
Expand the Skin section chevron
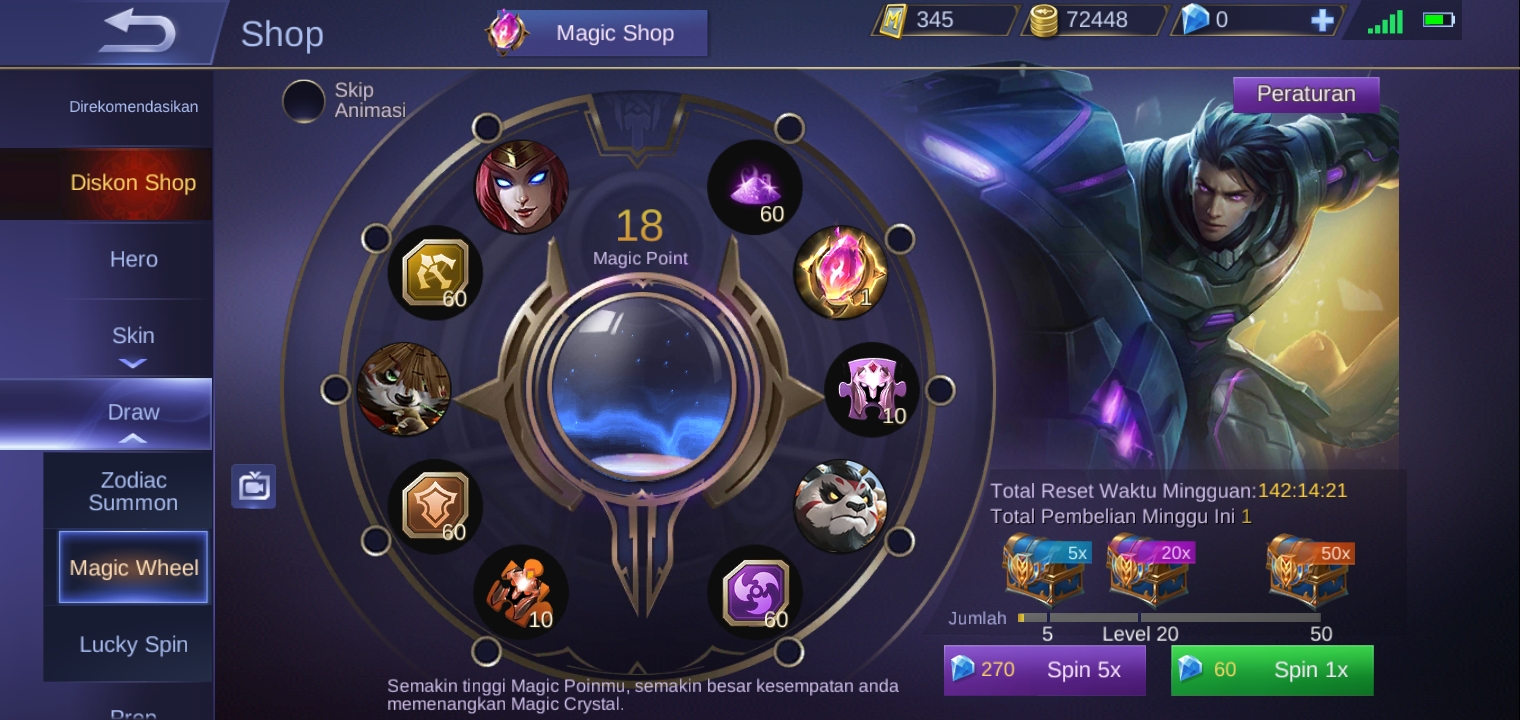tap(133, 364)
